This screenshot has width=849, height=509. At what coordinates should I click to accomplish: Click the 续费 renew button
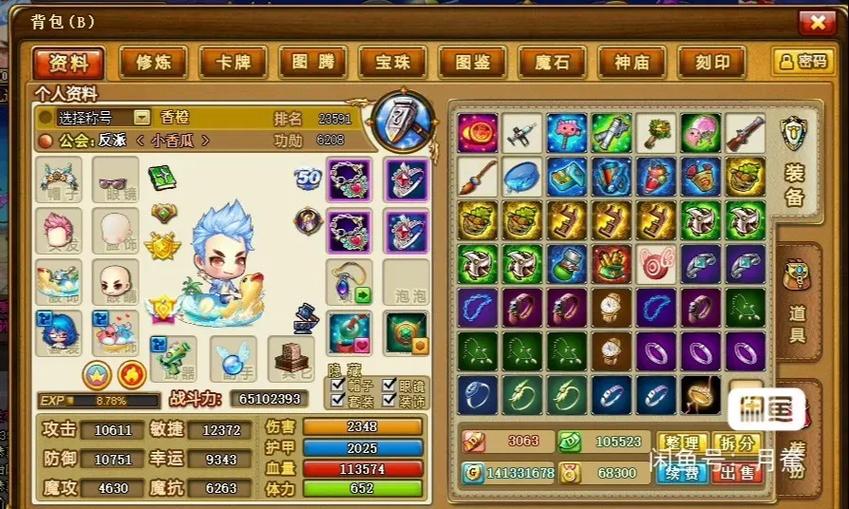[x=682, y=472]
